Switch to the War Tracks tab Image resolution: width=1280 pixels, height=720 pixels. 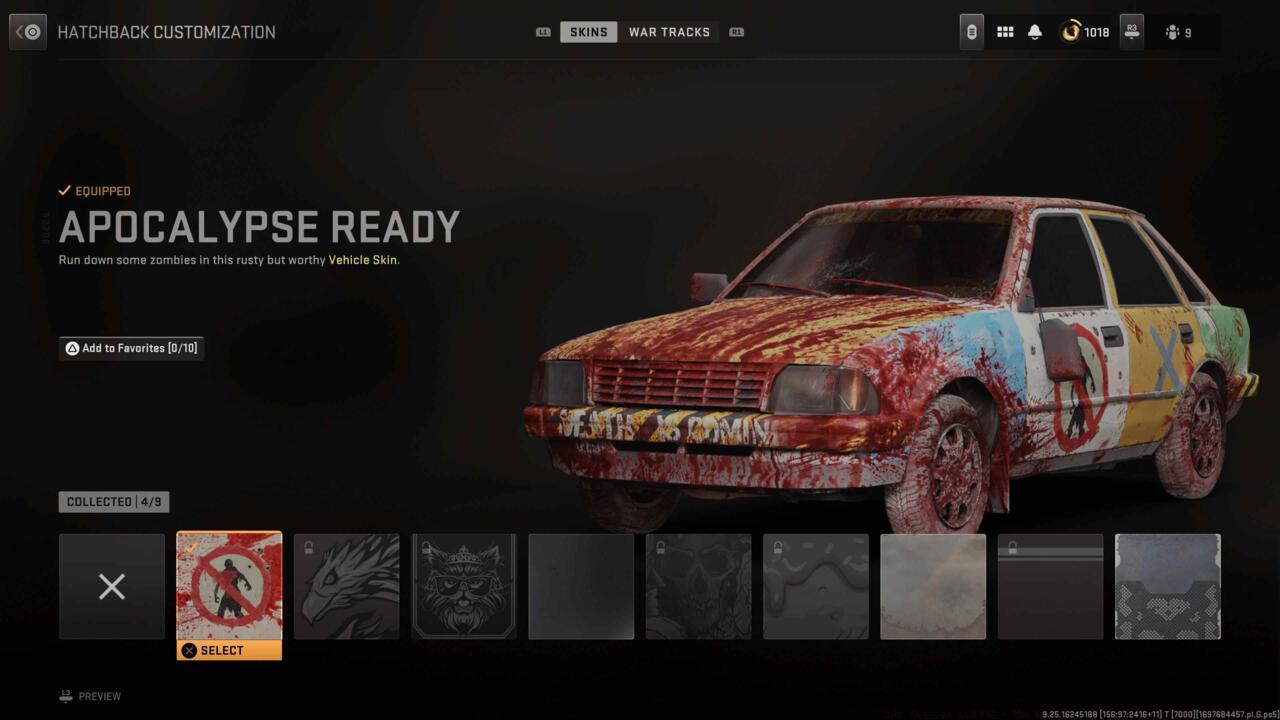pyautogui.click(x=670, y=31)
